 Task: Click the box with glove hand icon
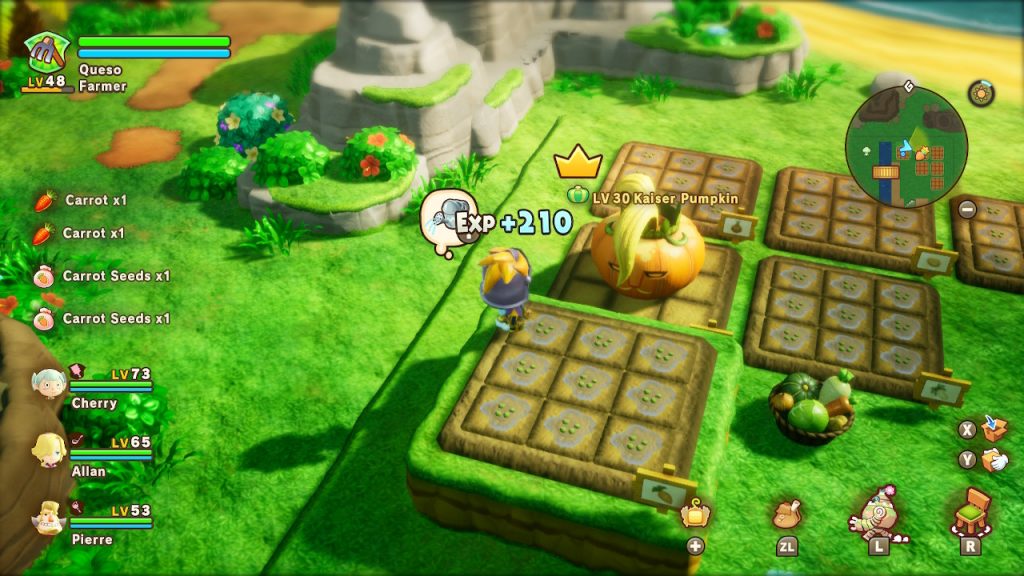[994, 460]
